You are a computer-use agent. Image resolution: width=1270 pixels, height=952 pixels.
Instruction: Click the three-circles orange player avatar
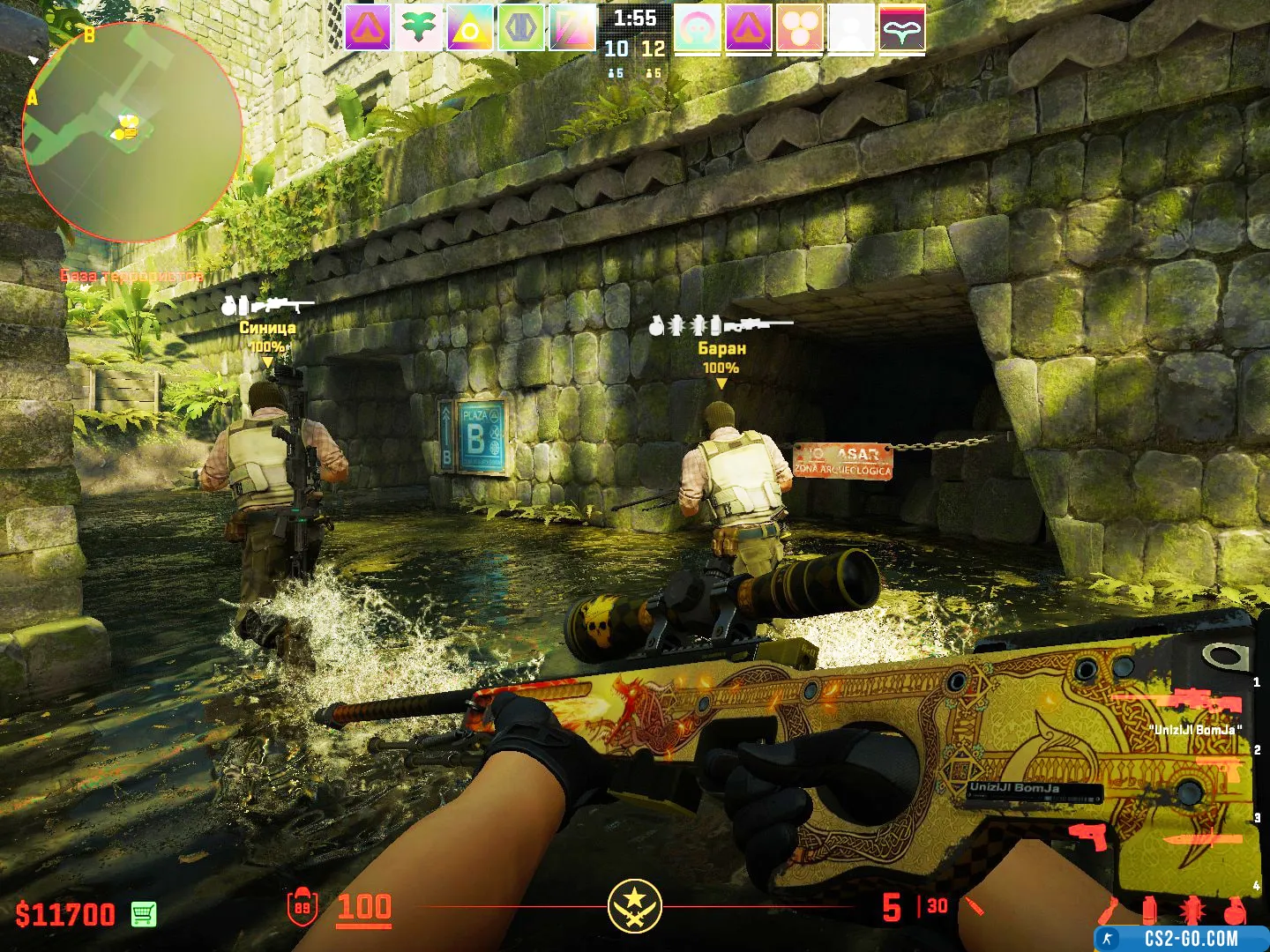pos(800,27)
